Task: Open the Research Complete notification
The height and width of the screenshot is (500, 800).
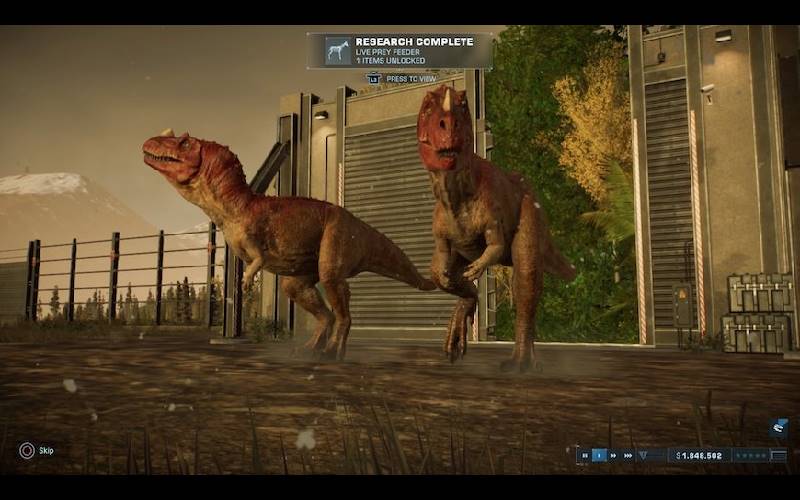Action: point(399,50)
